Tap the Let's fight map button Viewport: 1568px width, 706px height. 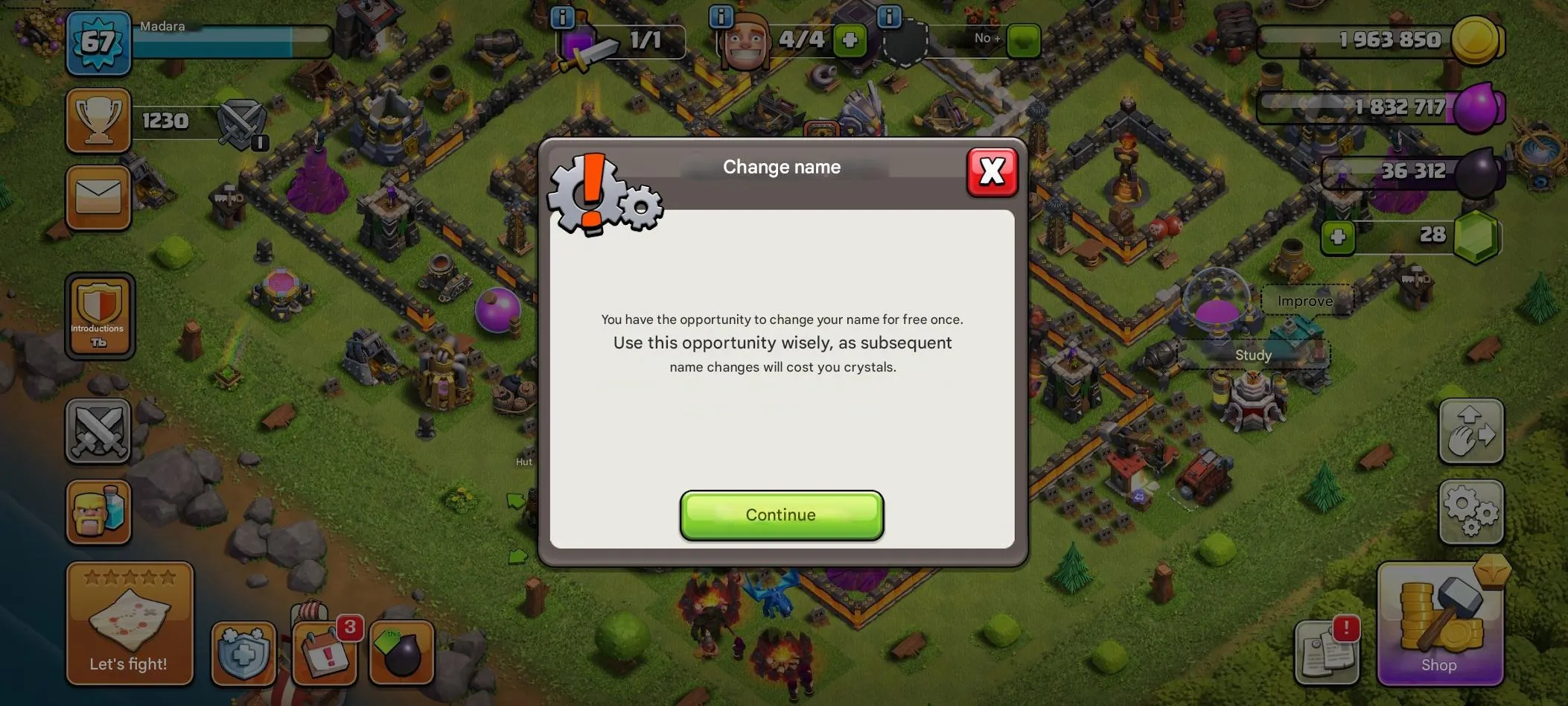pyautogui.click(x=130, y=624)
